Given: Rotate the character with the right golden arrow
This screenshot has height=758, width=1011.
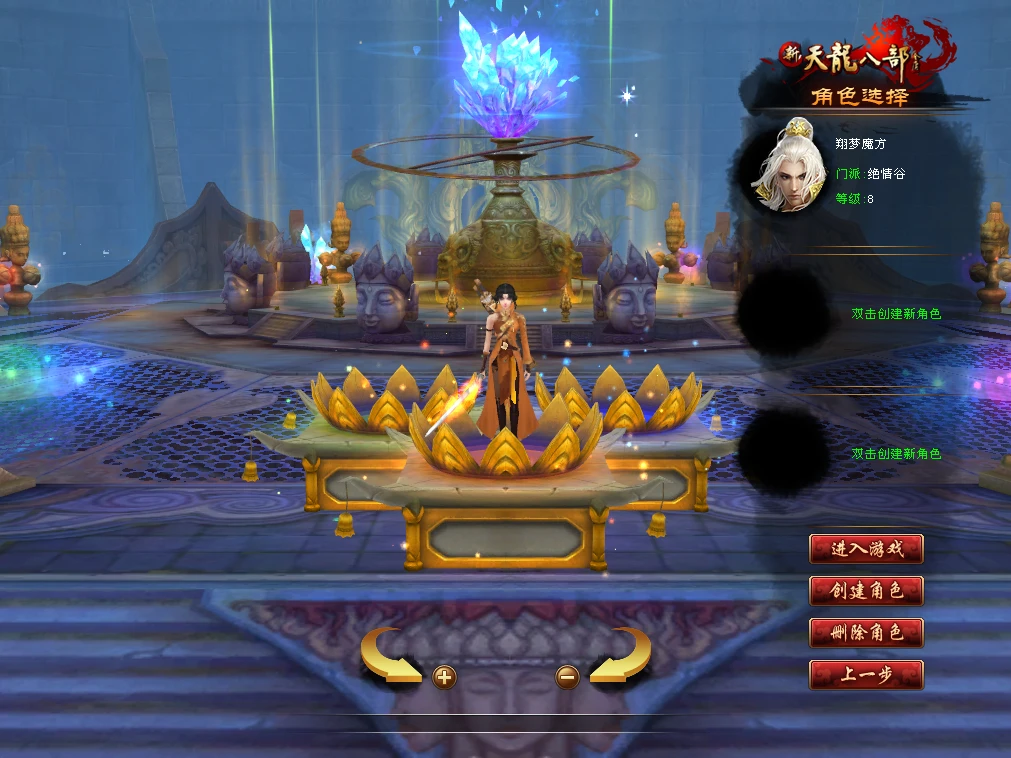Looking at the screenshot, I should click(x=621, y=656).
